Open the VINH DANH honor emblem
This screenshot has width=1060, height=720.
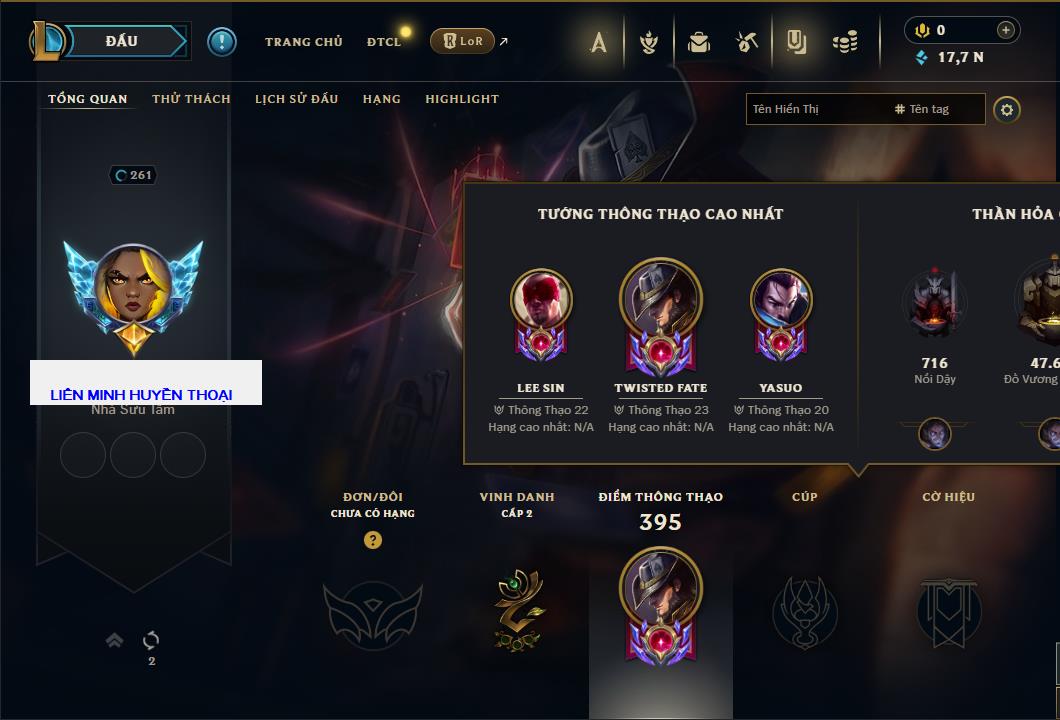(x=516, y=610)
